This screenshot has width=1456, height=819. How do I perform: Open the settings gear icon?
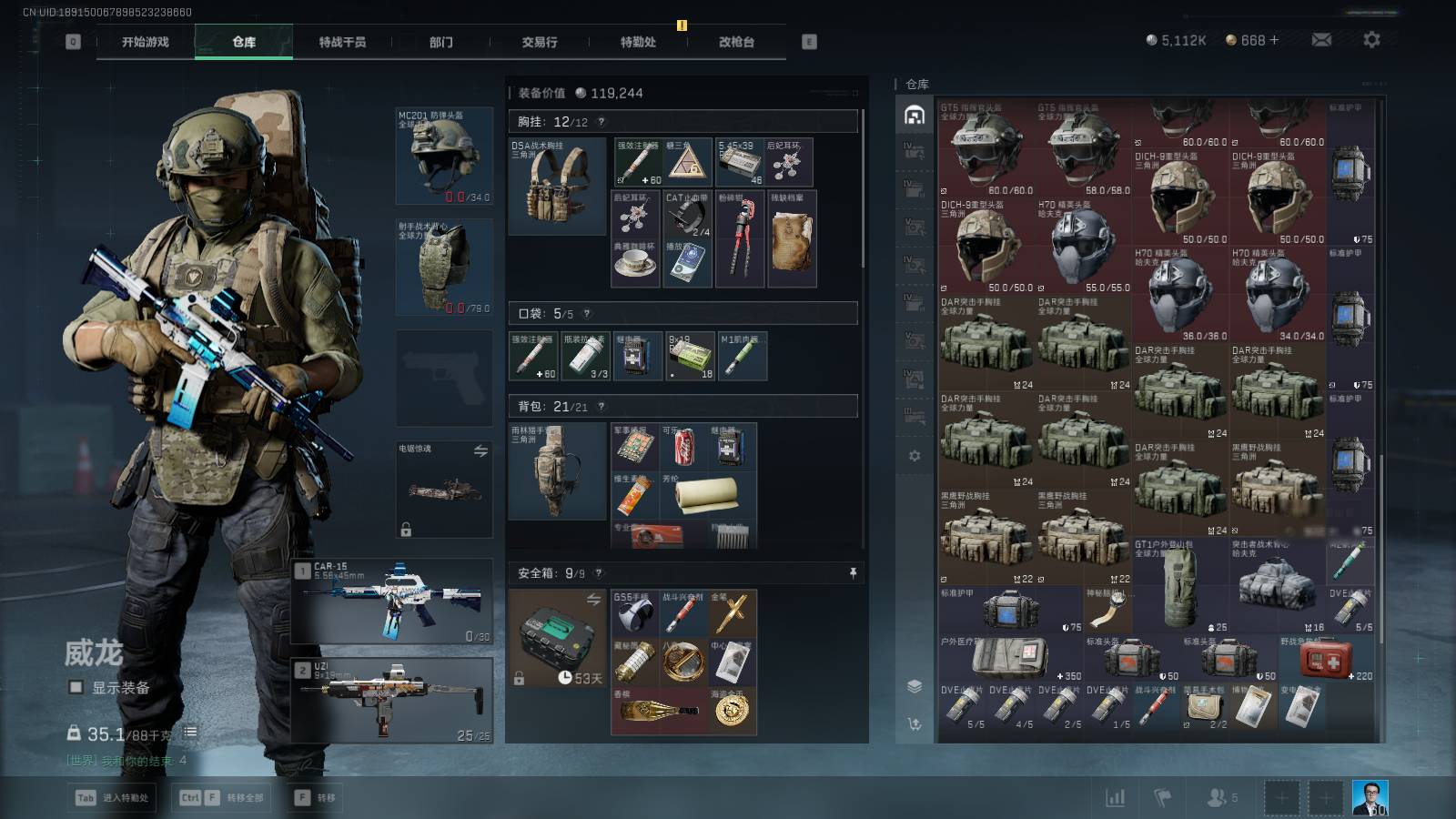click(1371, 40)
